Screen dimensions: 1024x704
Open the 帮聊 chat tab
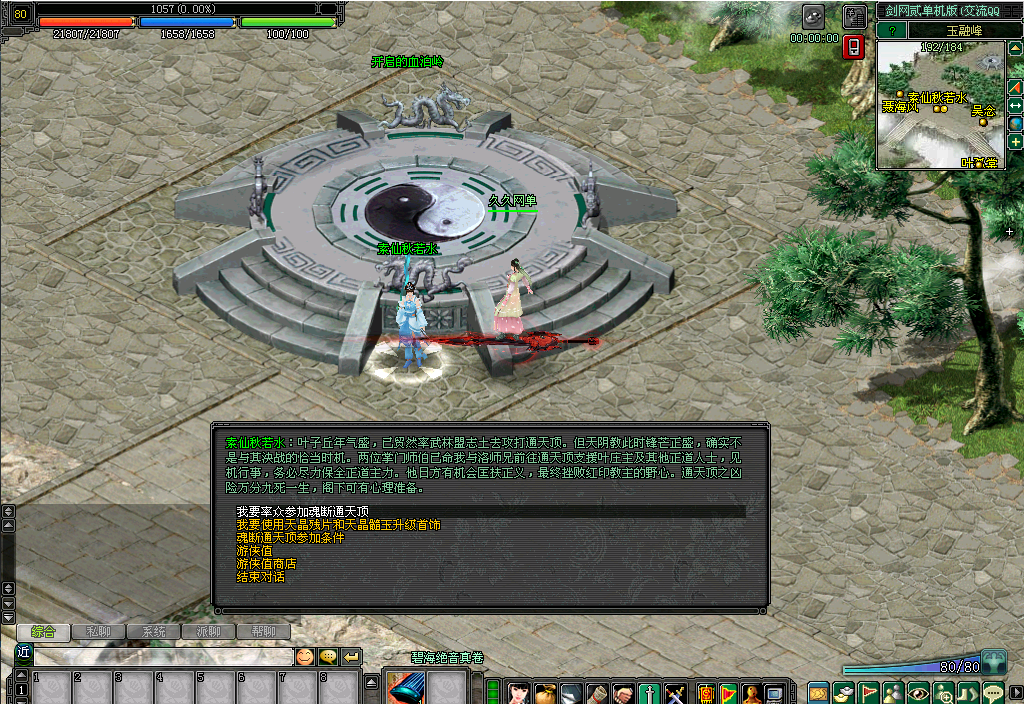coord(262,632)
